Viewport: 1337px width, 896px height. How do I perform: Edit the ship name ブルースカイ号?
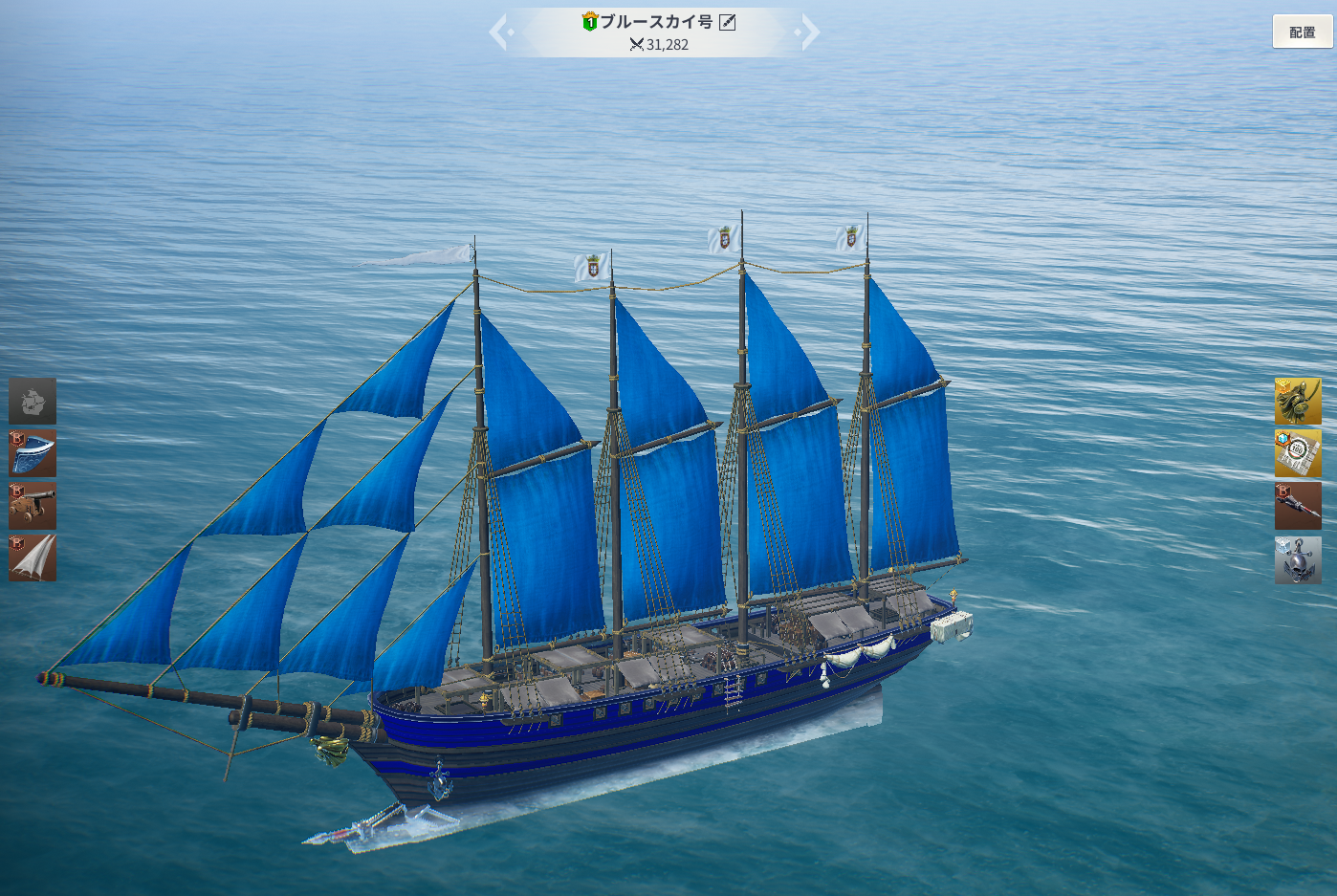tap(728, 22)
